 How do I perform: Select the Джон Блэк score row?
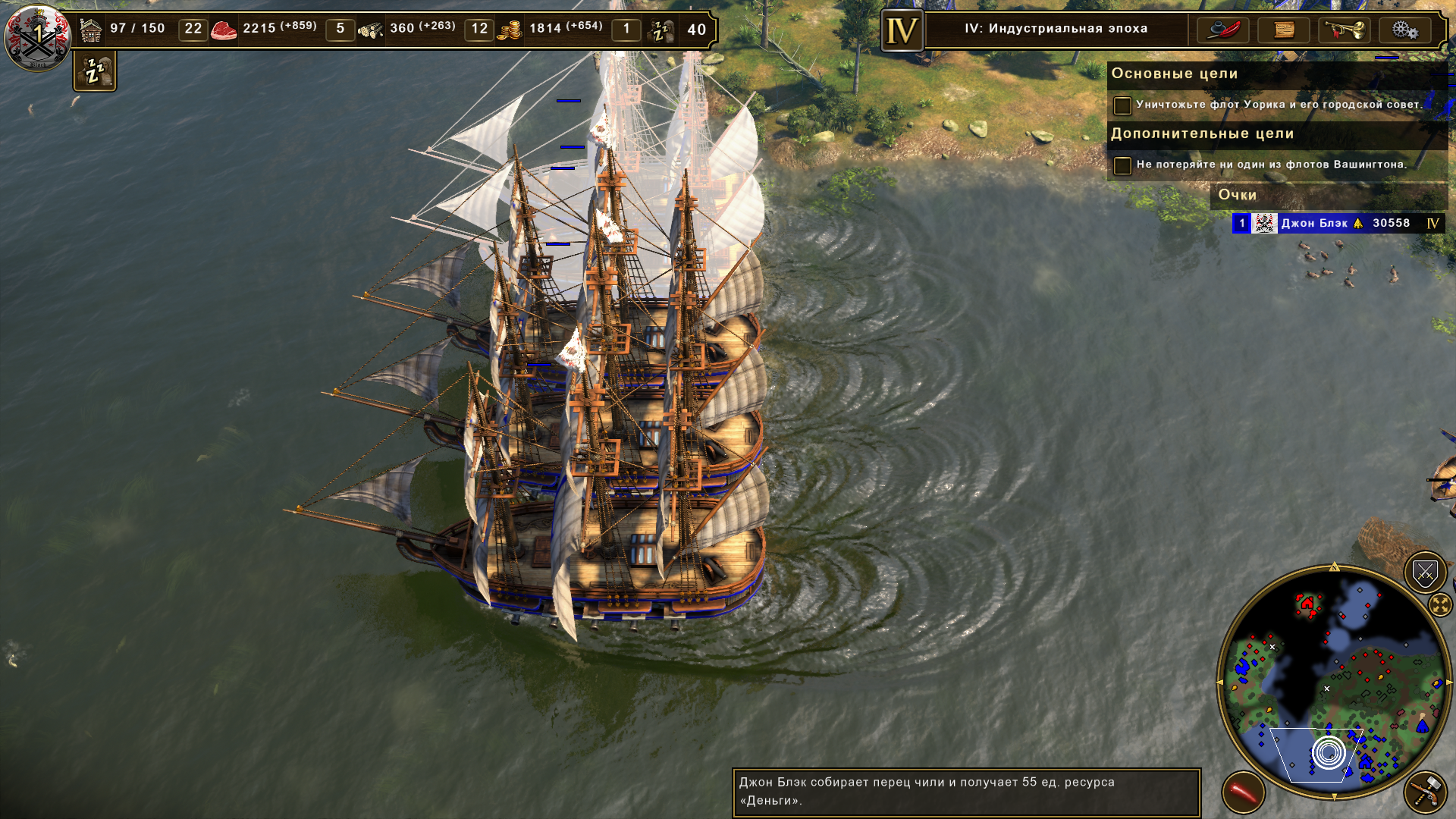pos(1338,223)
